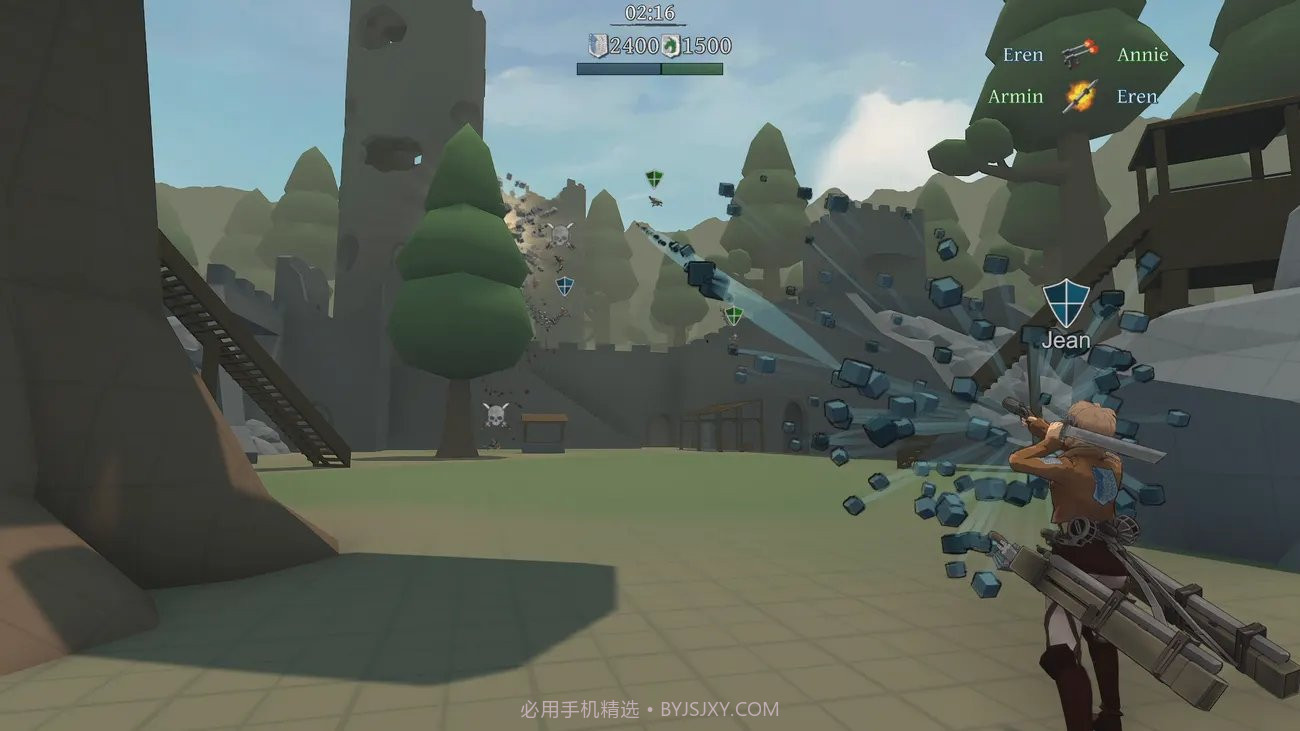The height and width of the screenshot is (731, 1300).
Task: Click the green shield icon on the mid castle wall
Action: tap(733, 315)
